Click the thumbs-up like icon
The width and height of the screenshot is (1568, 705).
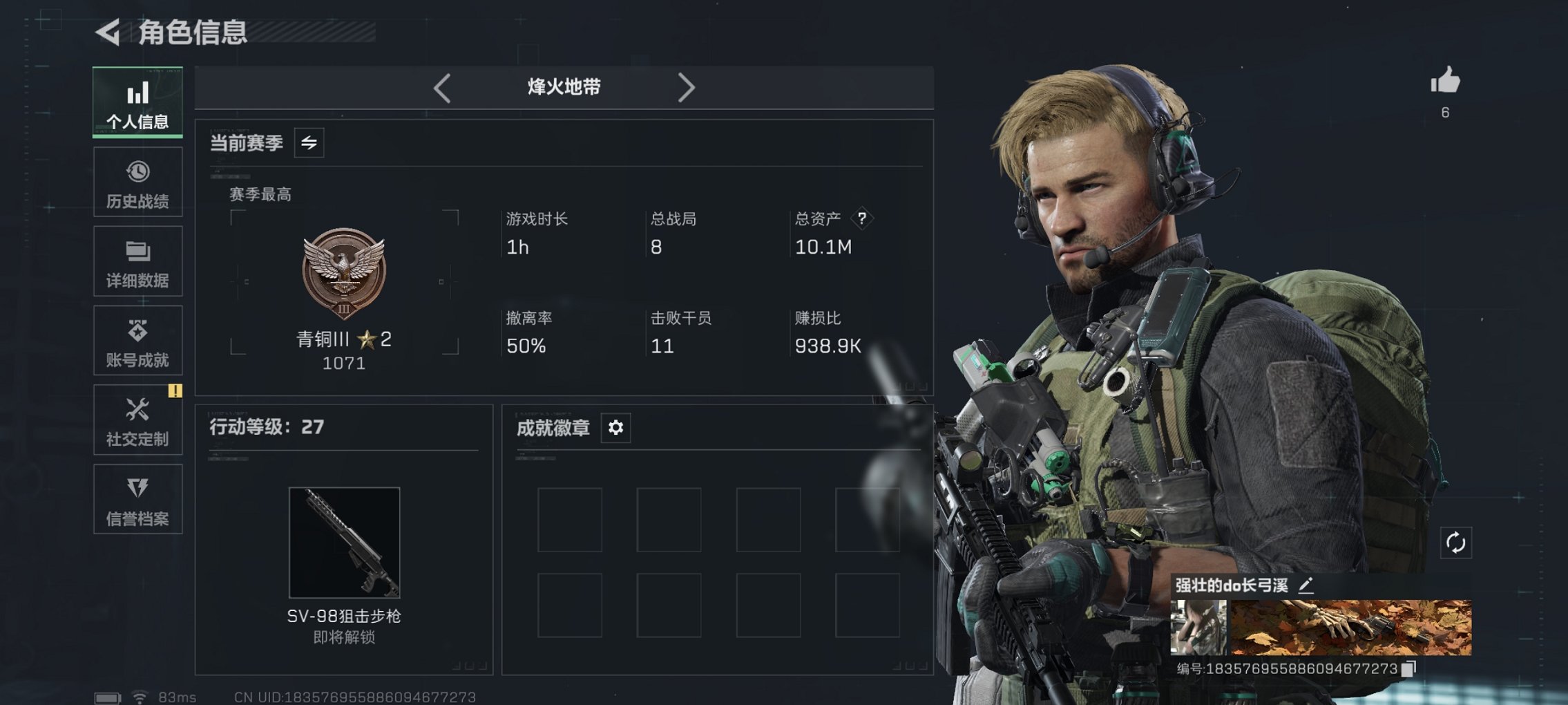pyautogui.click(x=1451, y=82)
